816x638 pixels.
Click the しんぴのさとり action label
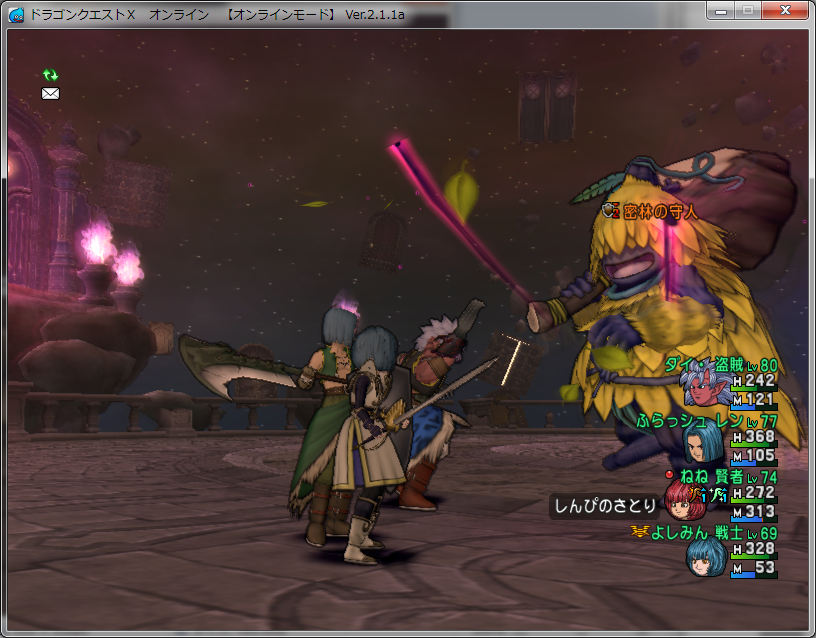coord(603,505)
